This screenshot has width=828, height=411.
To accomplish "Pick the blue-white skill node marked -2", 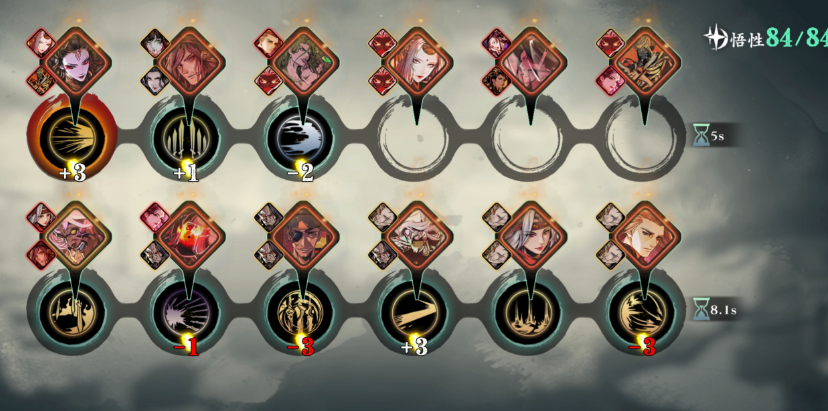I will (301, 133).
